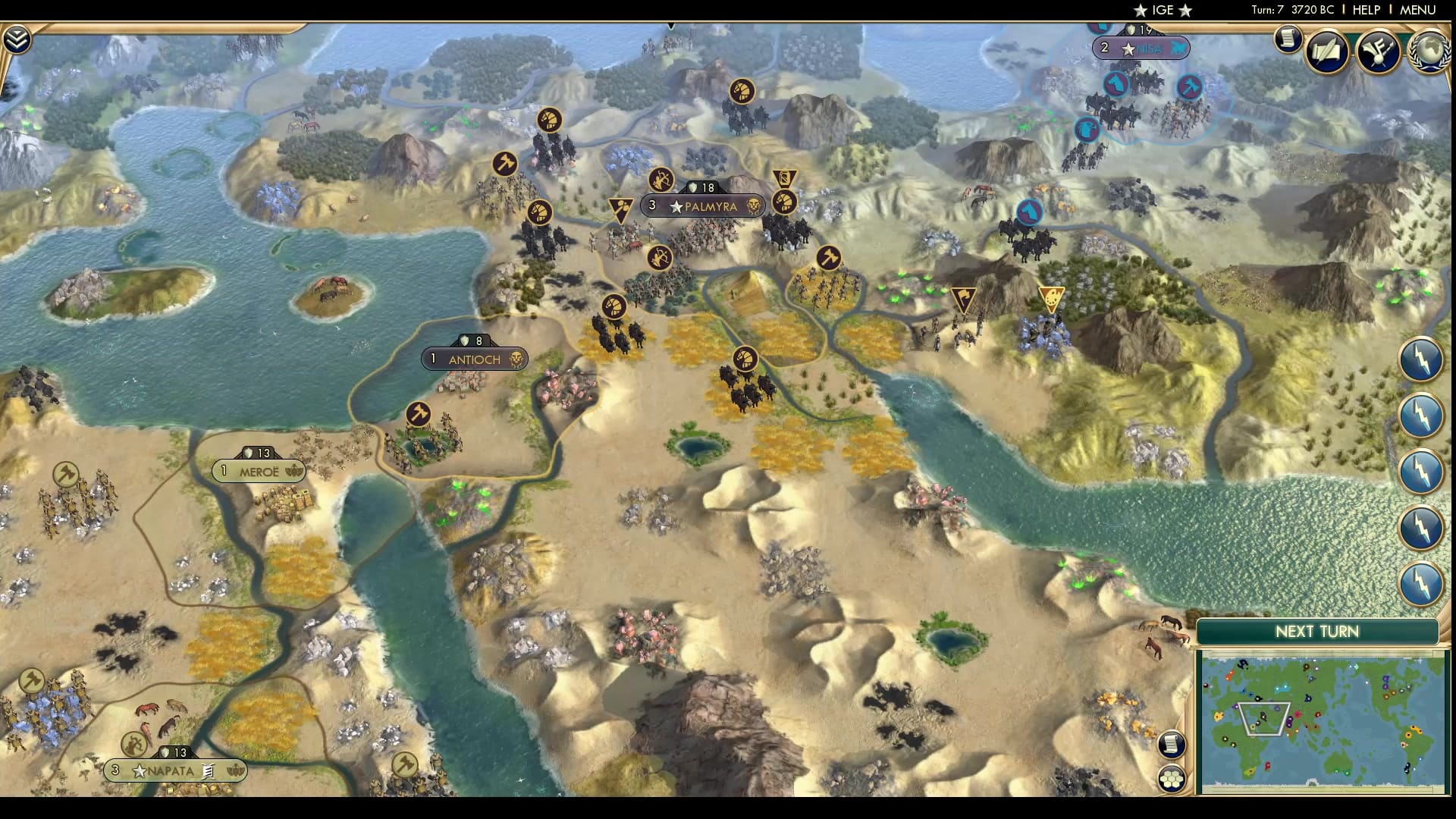Open the Culture overview brush icon
The image size is (1456, 819).
(1378, 50)
